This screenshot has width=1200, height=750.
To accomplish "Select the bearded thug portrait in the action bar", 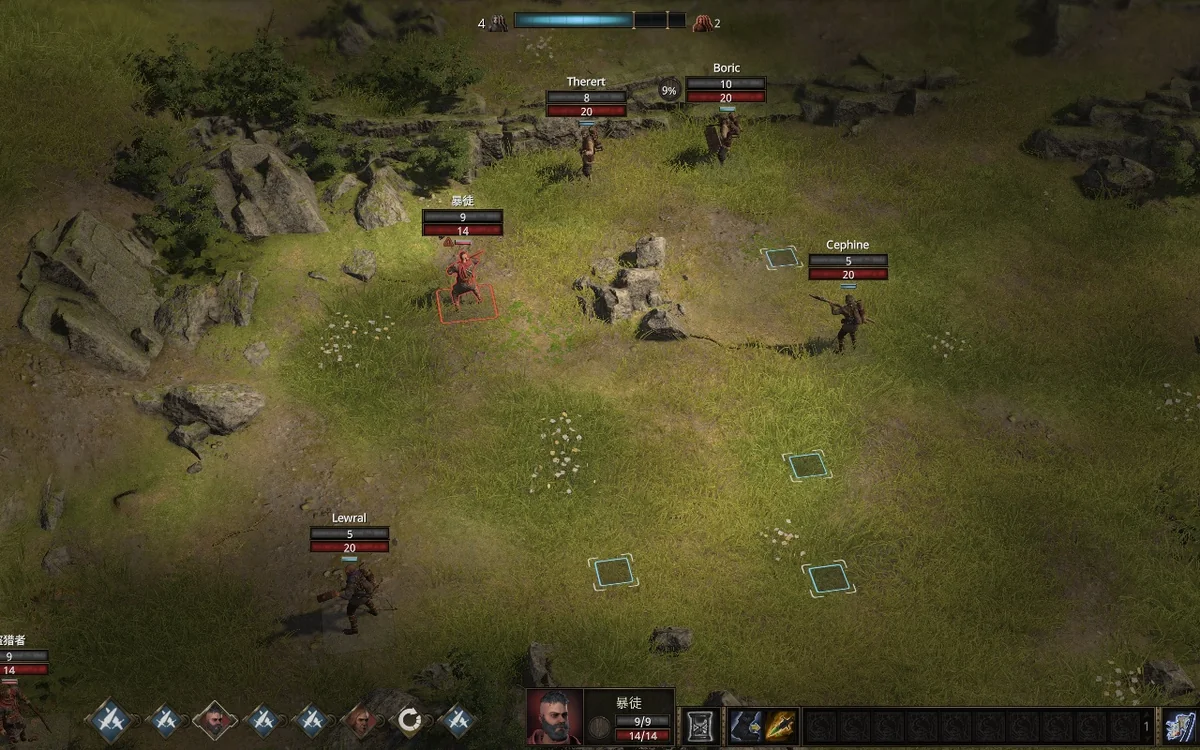I will pyautogui.click(x=554, y=716).
